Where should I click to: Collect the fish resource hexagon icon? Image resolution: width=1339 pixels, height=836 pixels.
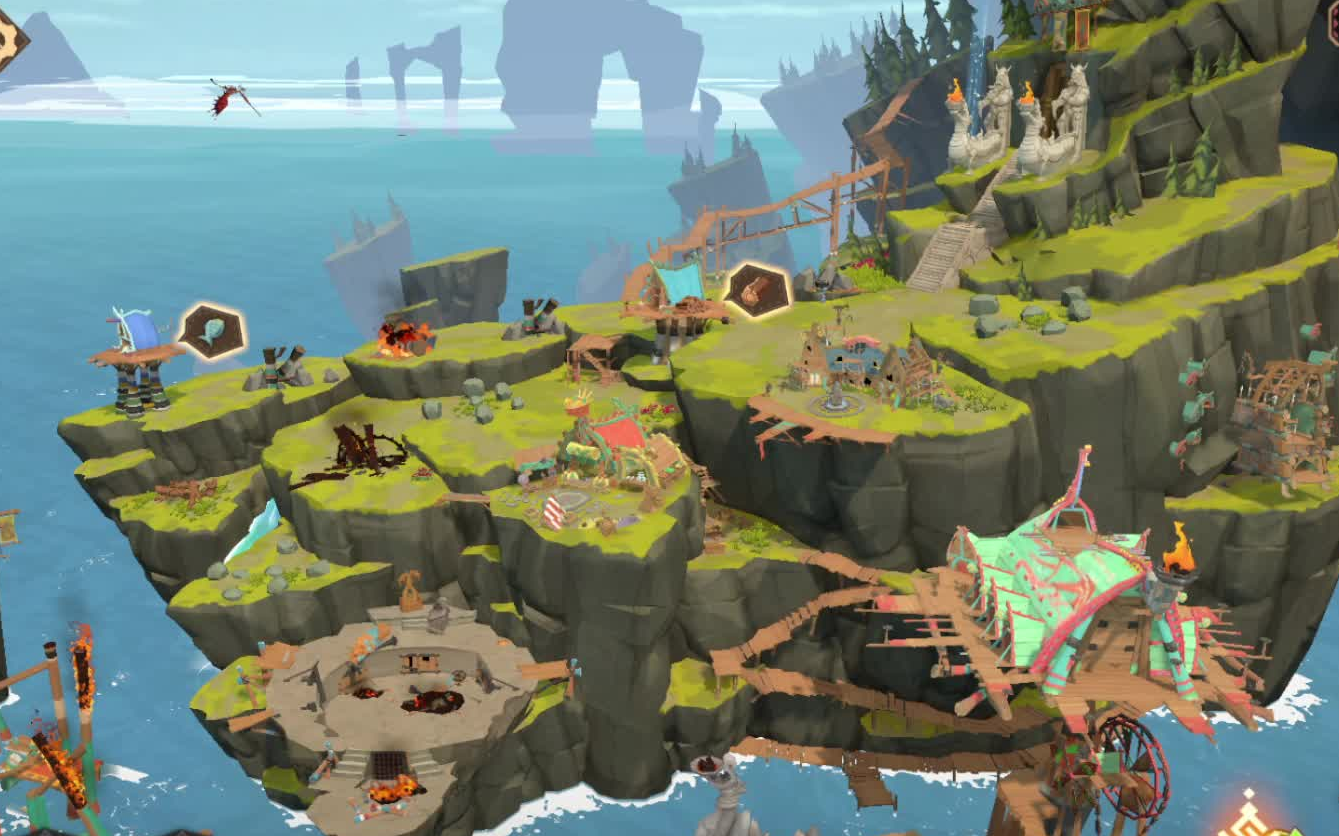212,331
